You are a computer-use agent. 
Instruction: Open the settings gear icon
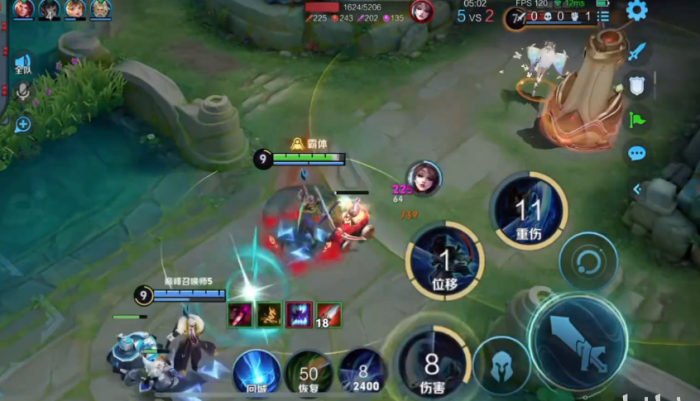[637, 11]
